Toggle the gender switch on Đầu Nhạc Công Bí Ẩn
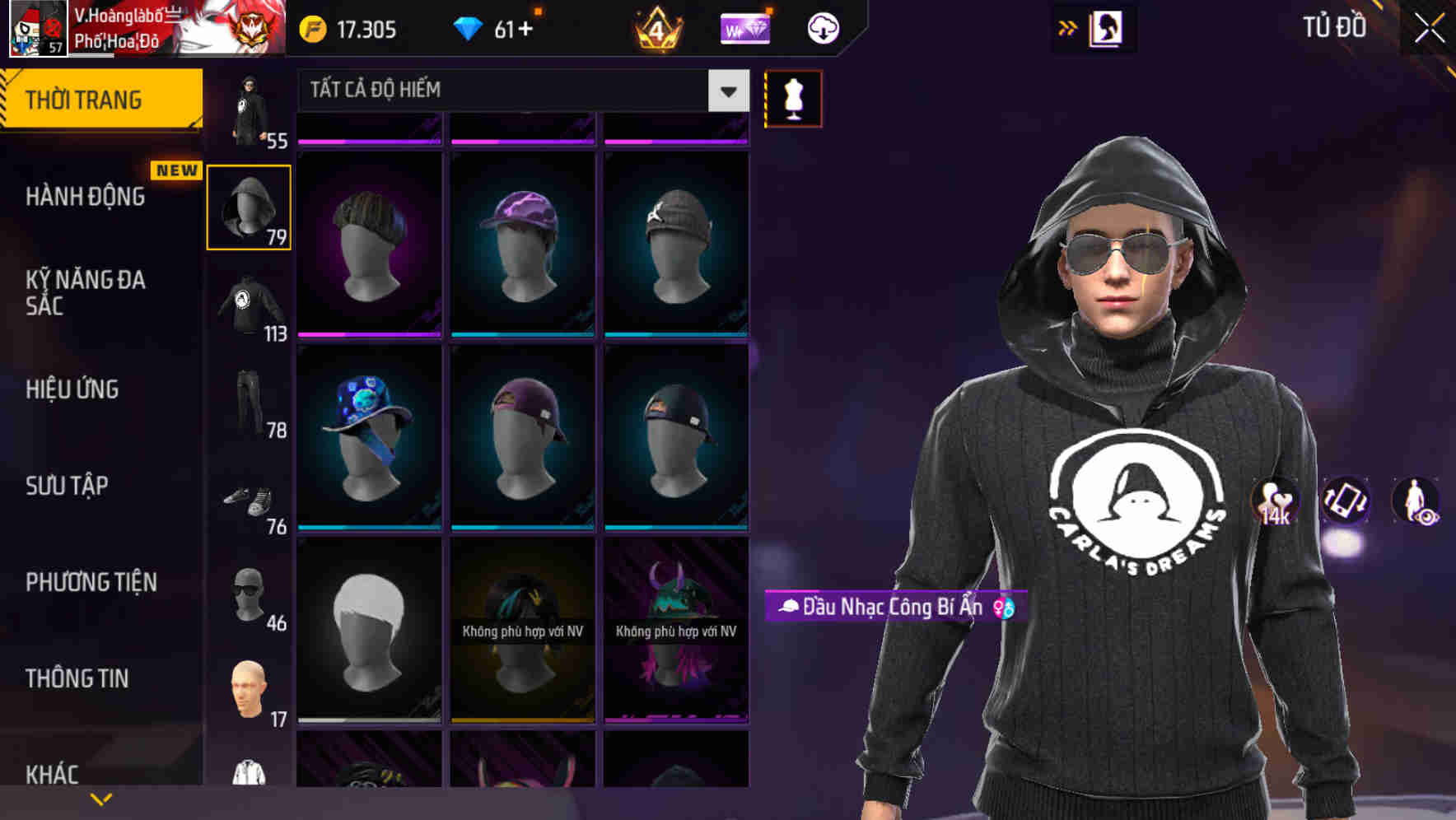The height and width of the screenshot is (820, 1456). click(1003, 608)
